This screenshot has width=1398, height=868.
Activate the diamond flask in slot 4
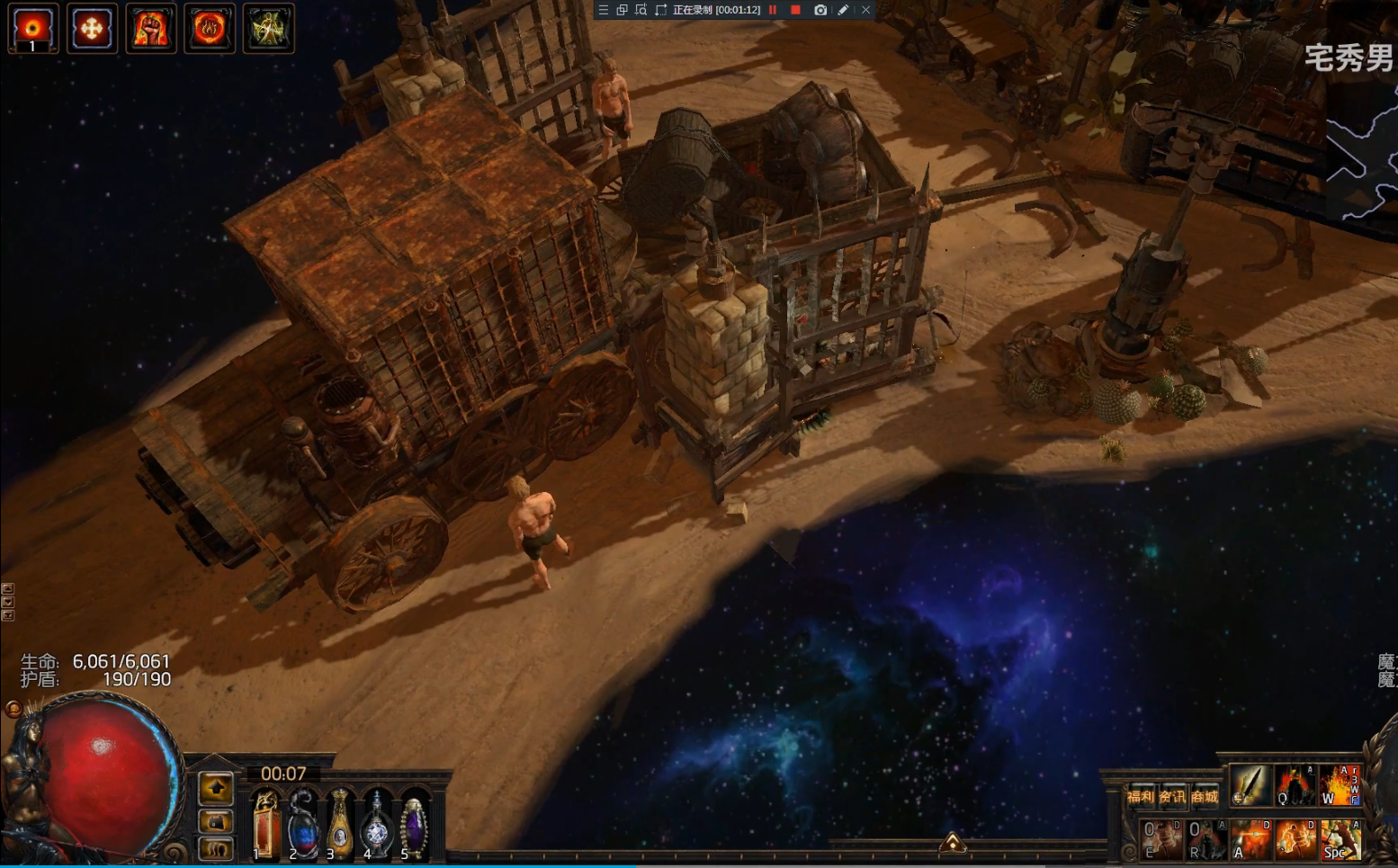[x=377, y=823]
